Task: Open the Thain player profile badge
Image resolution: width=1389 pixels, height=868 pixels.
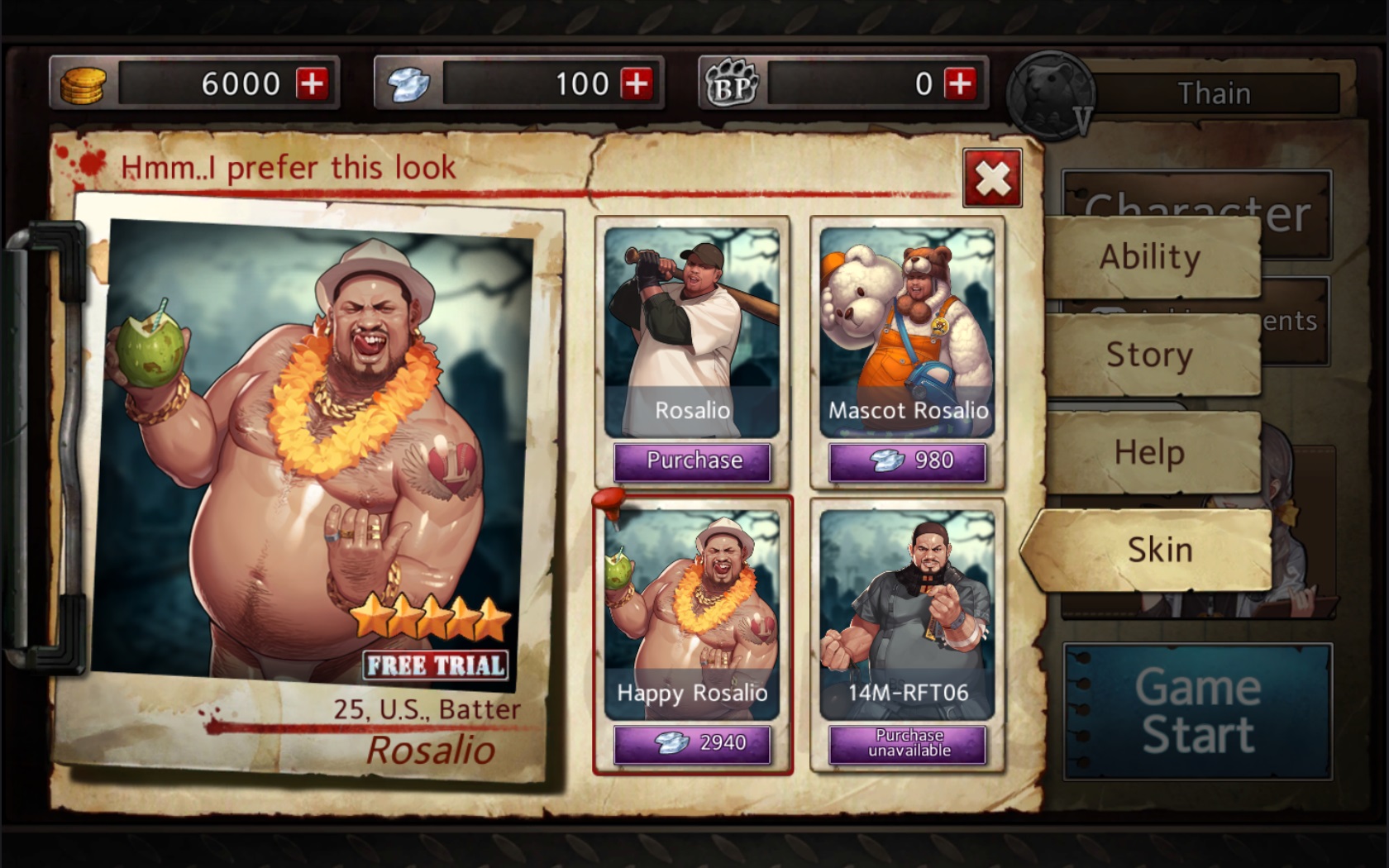Action: tap(1052, 95)
